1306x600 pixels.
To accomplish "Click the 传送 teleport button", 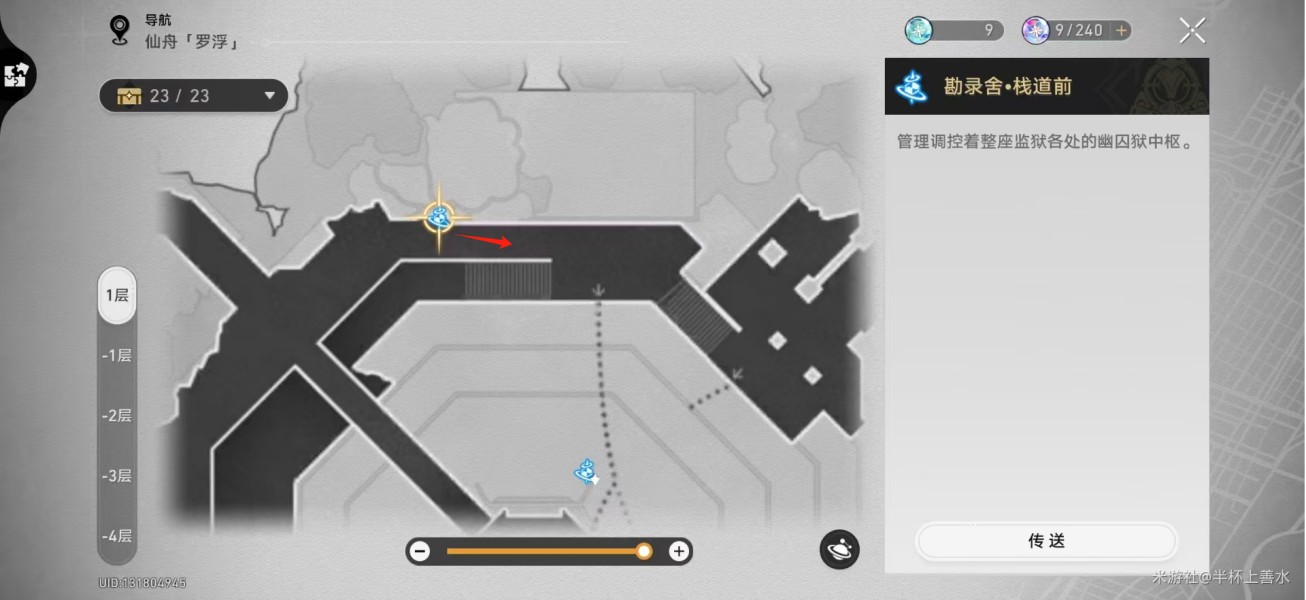I will (x=1046, y=541).
